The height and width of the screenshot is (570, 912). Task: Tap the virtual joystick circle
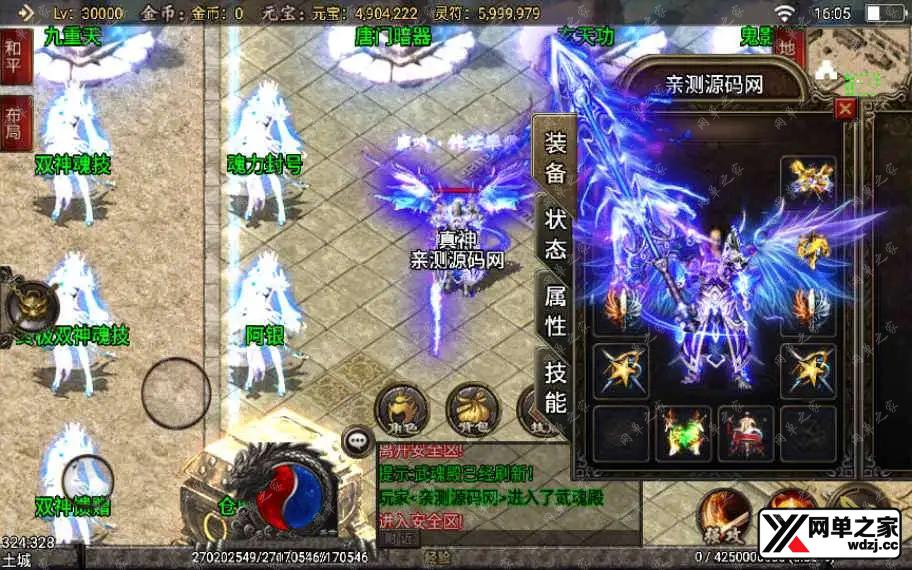click(175, 394)
